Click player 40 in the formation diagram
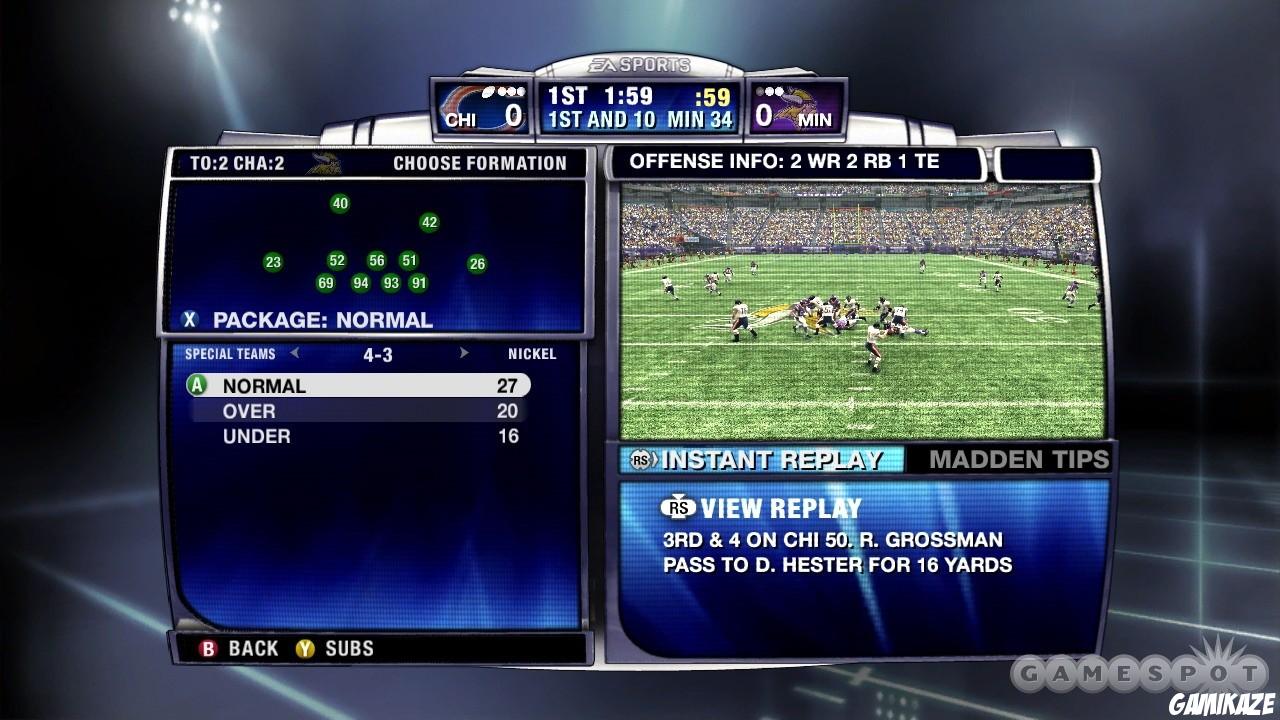Screen dimensions: 1280x720 [341, 201]
